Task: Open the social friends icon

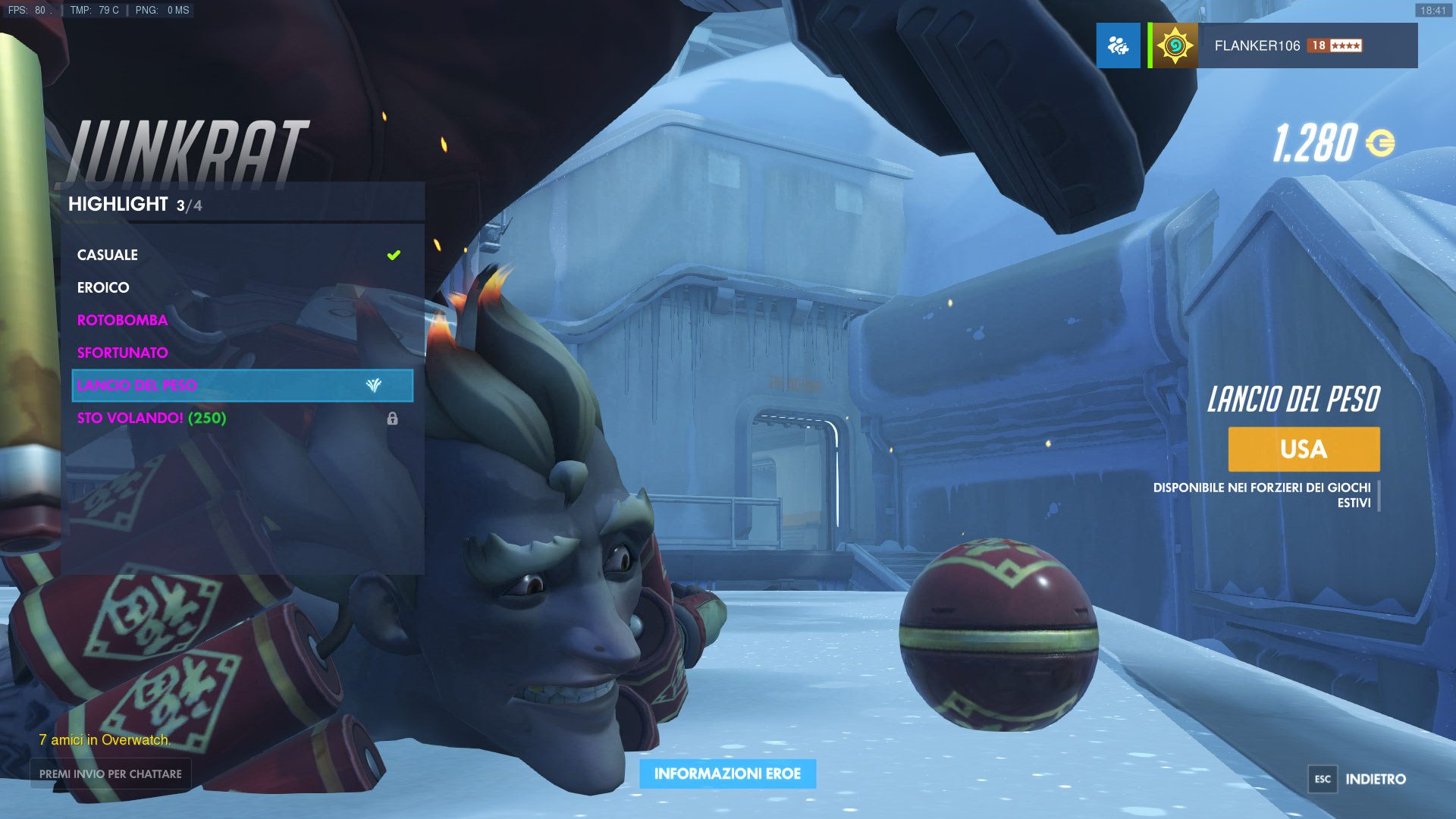Action: (x=1118, y=45)
